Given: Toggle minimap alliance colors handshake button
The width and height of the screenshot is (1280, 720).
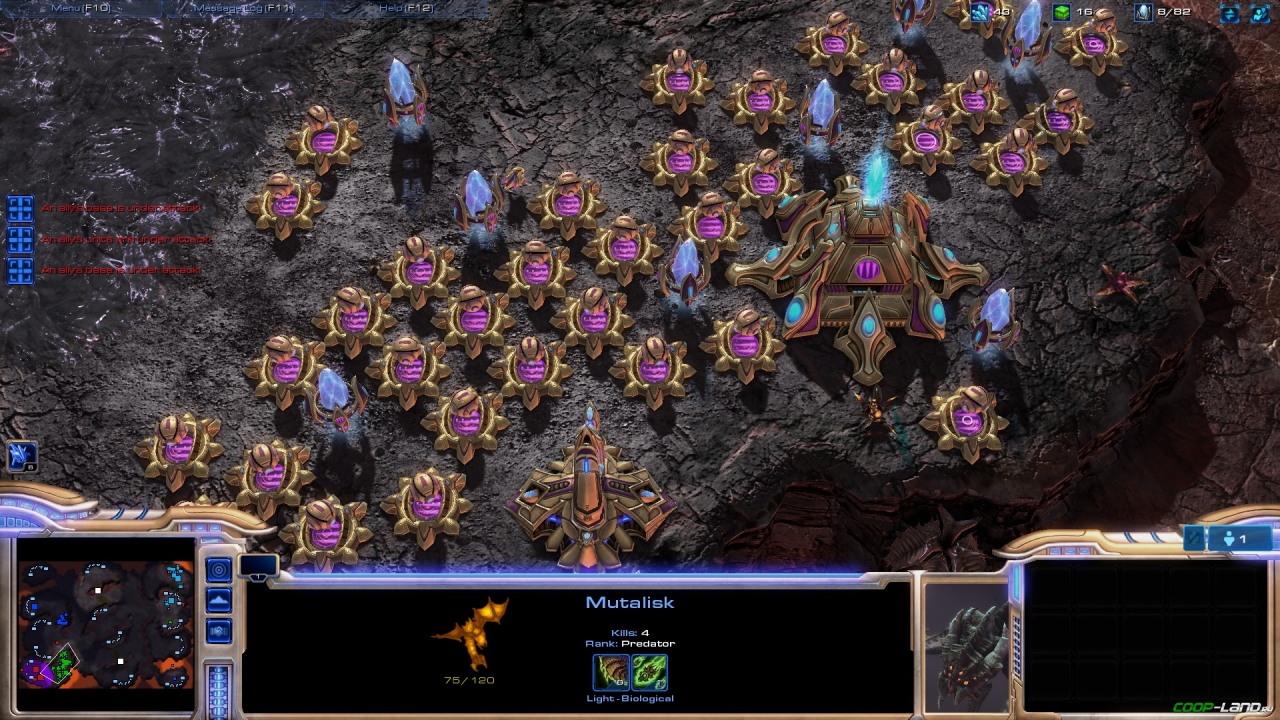Looking at the screenshot, I should (x=218, y=631).
